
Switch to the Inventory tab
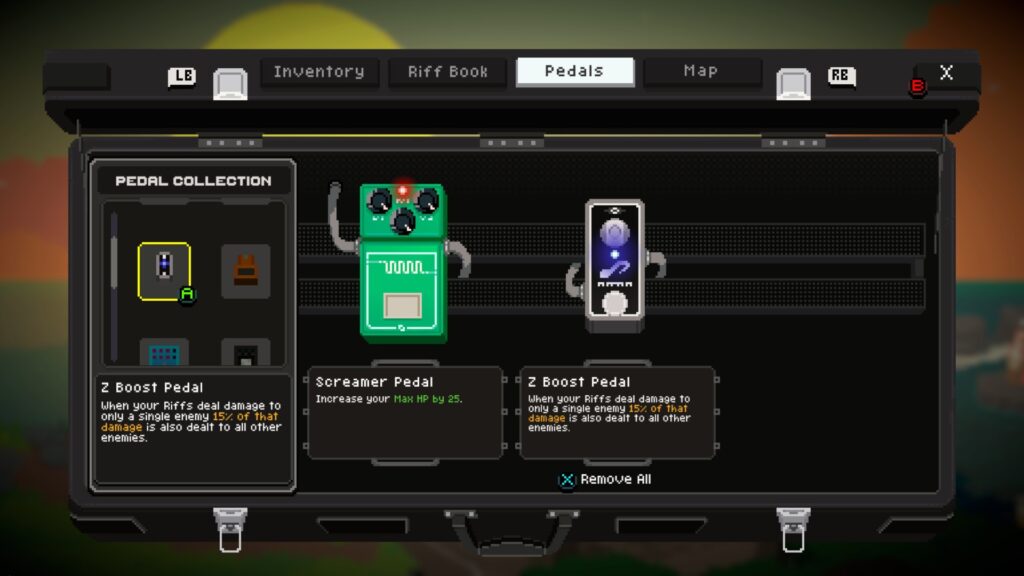coord(319,72)
